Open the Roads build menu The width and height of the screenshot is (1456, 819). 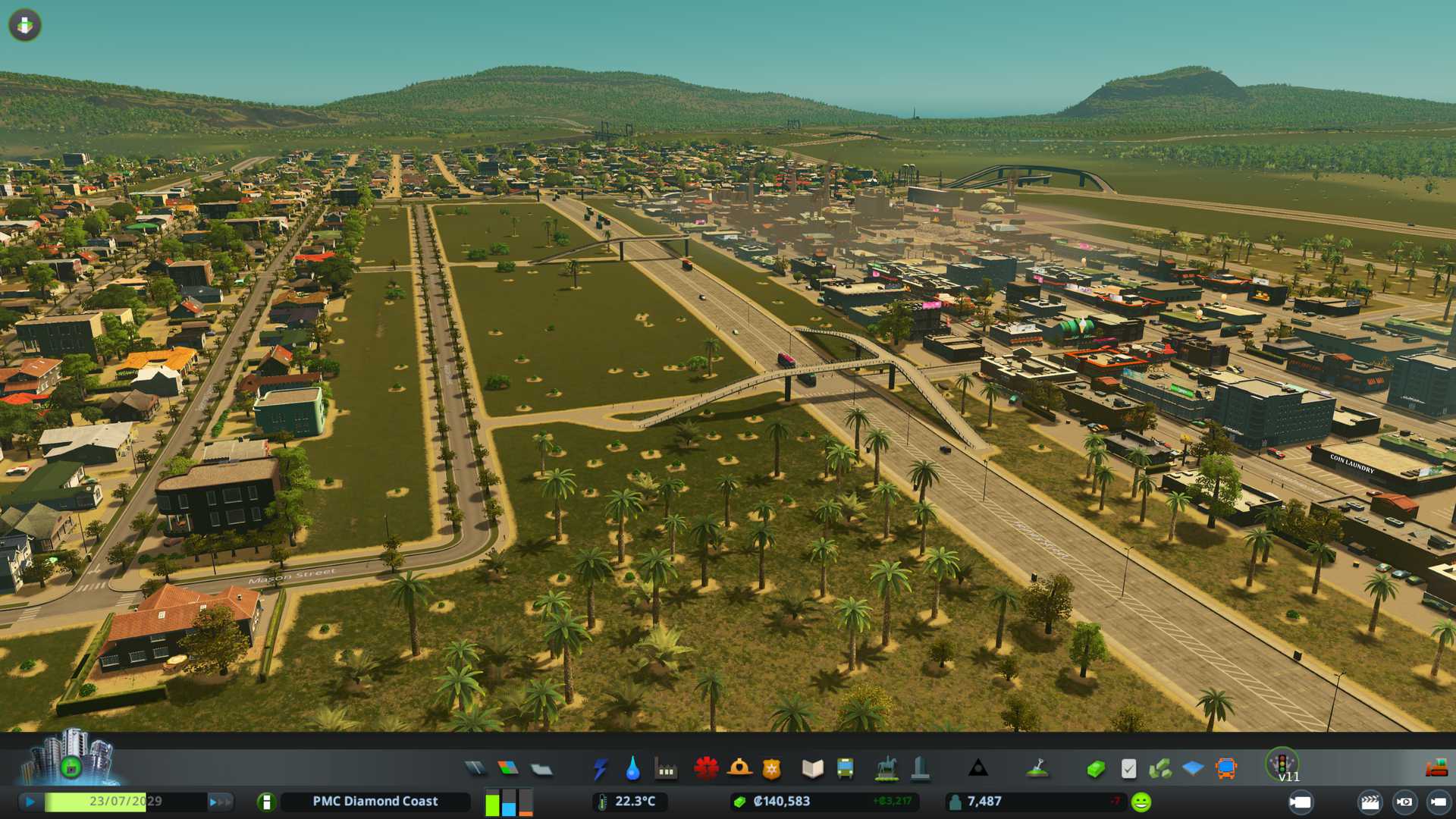pos(475,769)
